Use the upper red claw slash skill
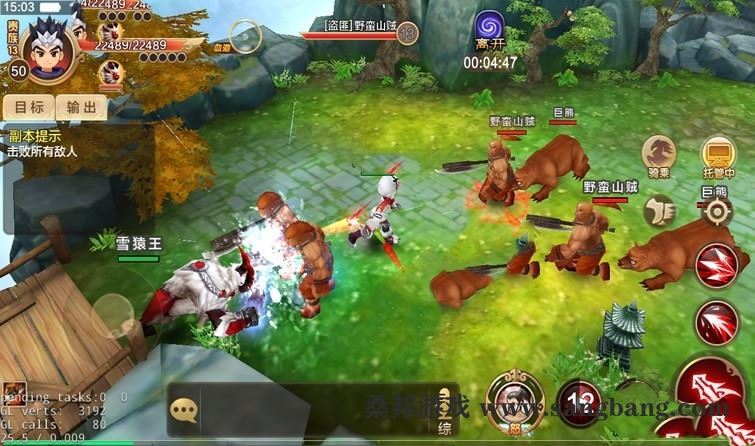The image size is (755, 446). [716, 266]
